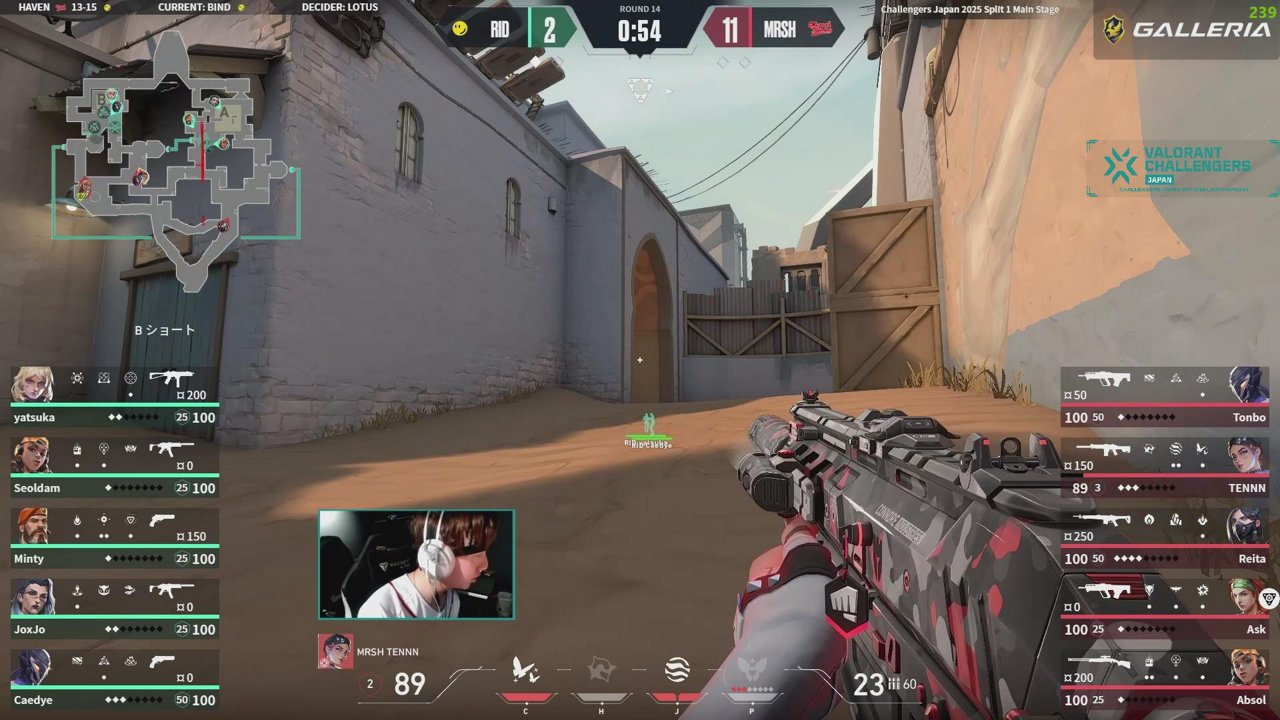Click the Valorant Challengers Japan watermark

click(x=1180, y=167)
